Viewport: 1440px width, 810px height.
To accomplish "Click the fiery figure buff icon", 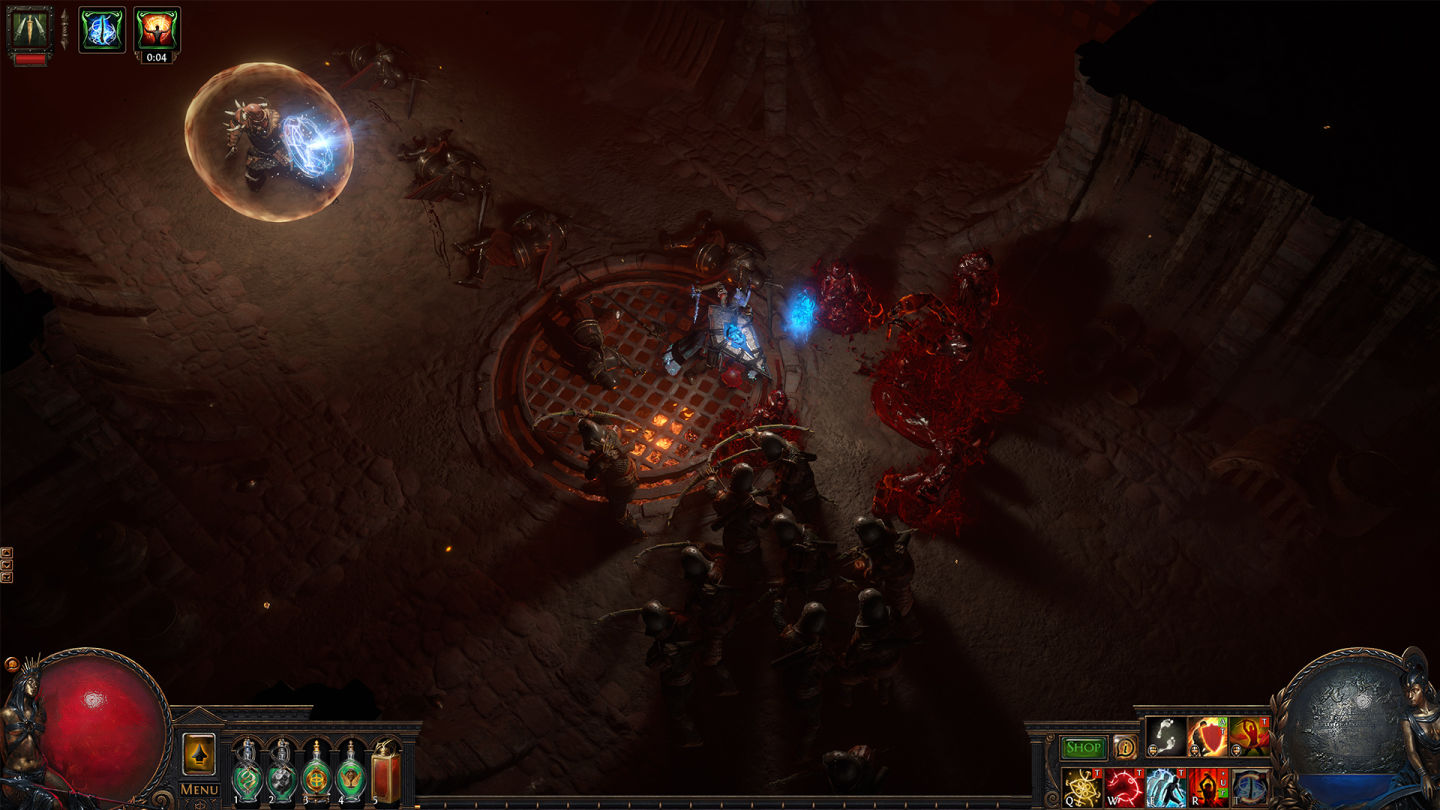I will coord(156,28).
